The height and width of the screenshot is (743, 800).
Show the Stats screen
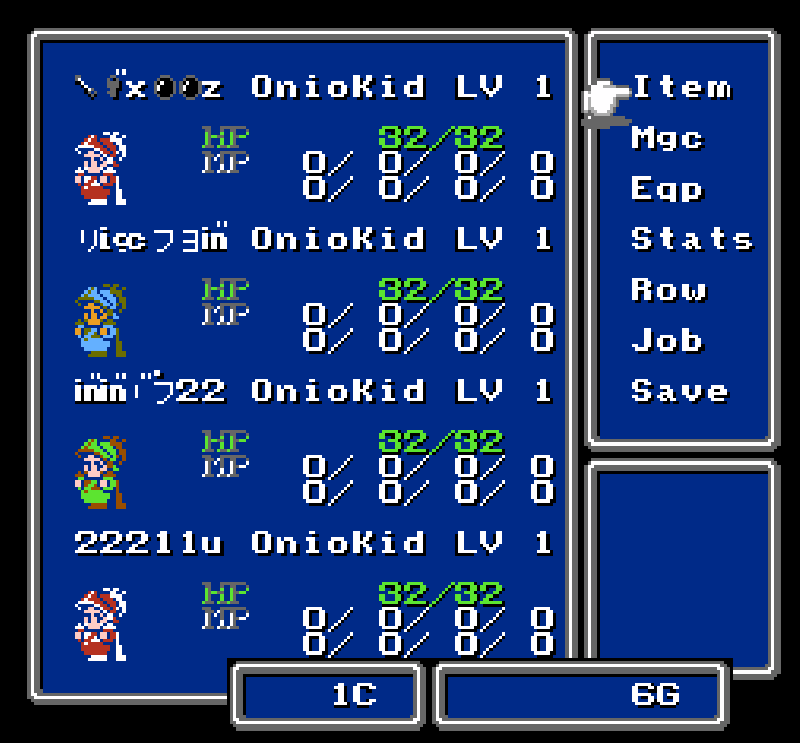click(691, 239)
